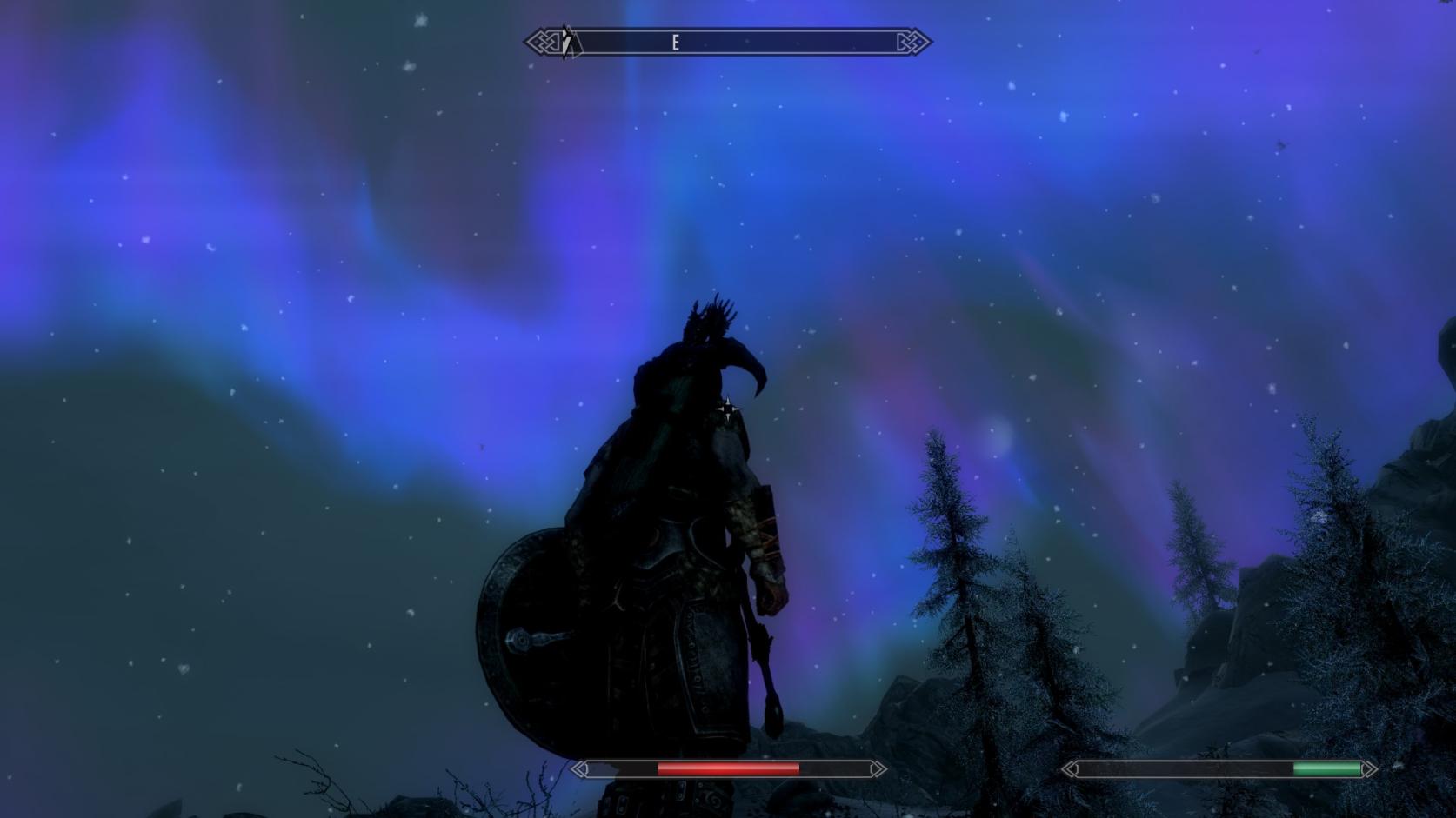The width and height of the screenshot is (1456, 818).
Task: Click the compass bar showing East
Action: 727,42
